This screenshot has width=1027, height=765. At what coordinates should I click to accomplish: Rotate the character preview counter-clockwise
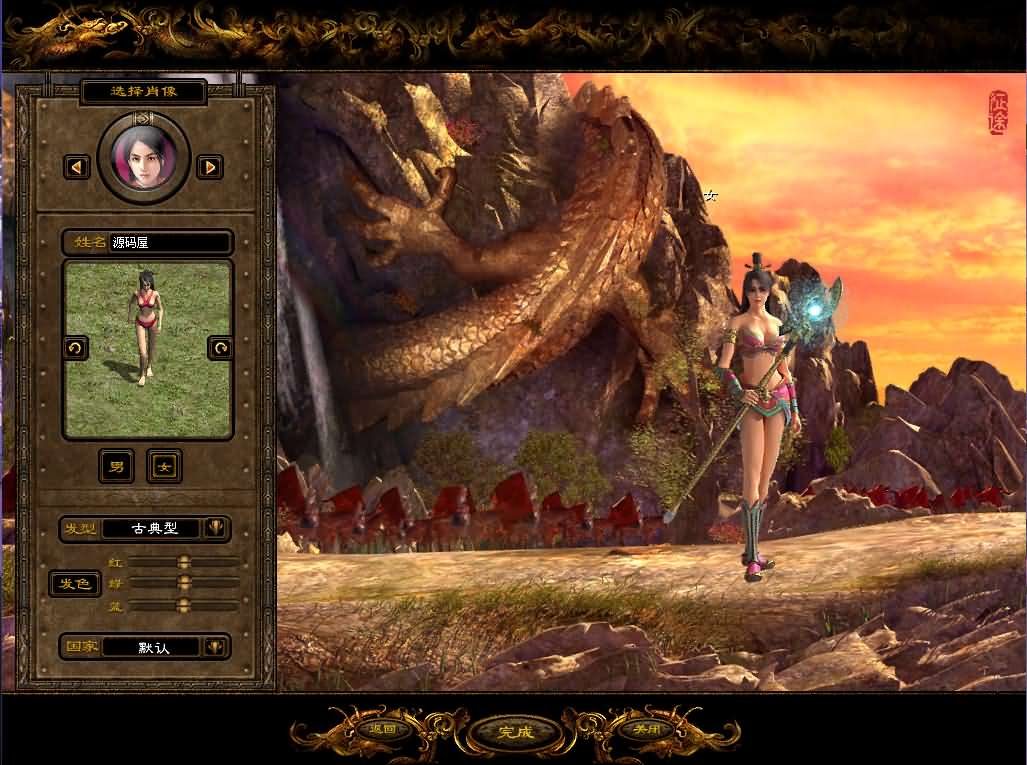tap(75, 348)
